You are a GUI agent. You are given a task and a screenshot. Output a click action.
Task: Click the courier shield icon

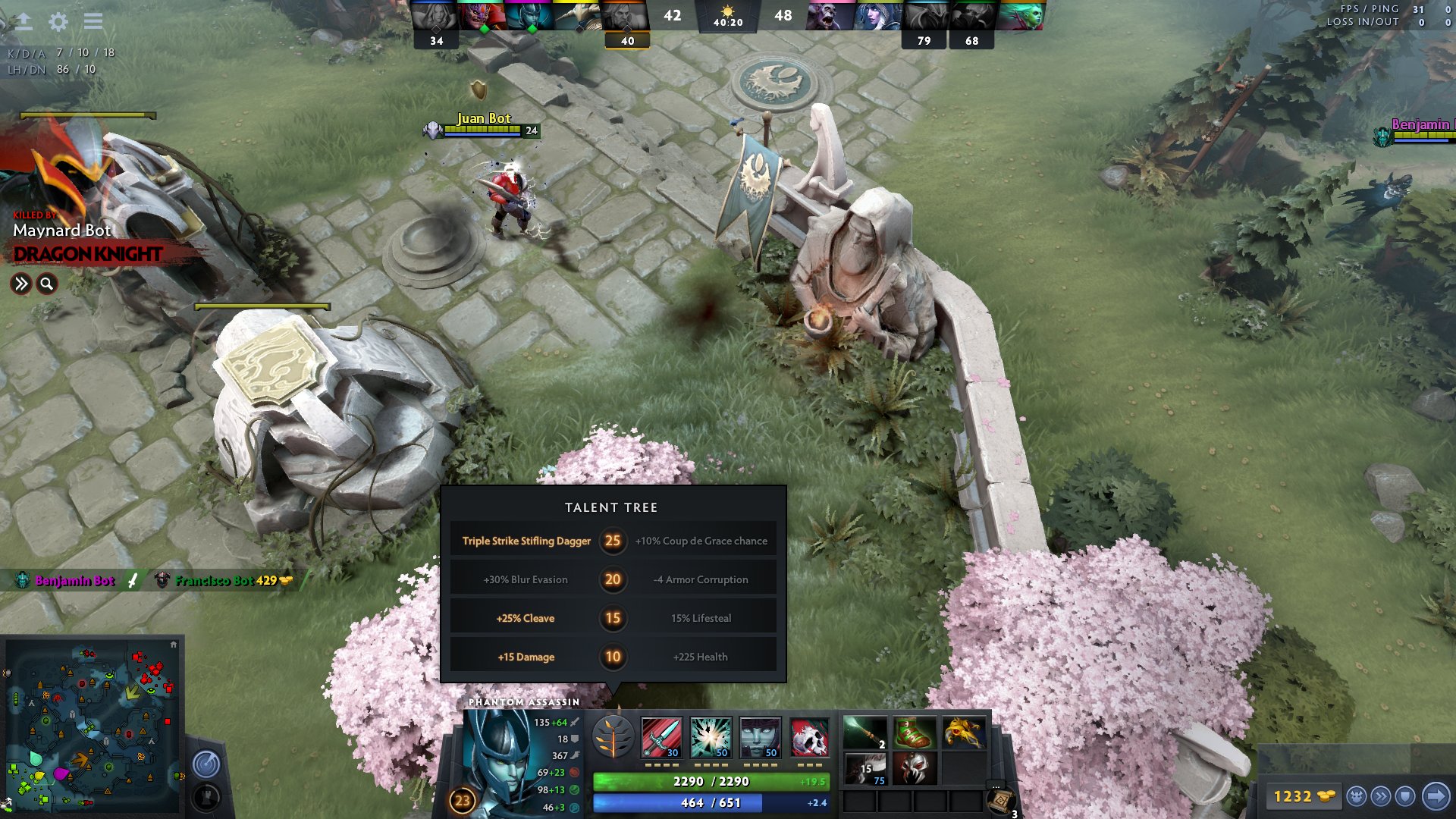click(1404, 796)
